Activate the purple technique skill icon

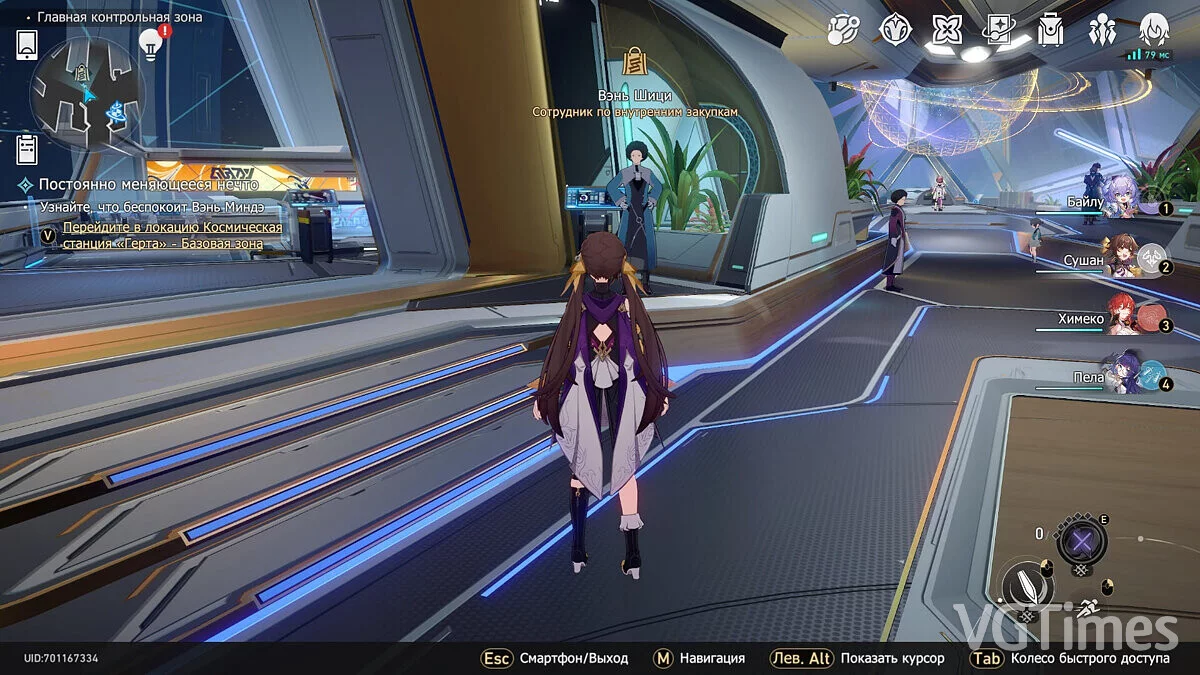click(1081, 541)
